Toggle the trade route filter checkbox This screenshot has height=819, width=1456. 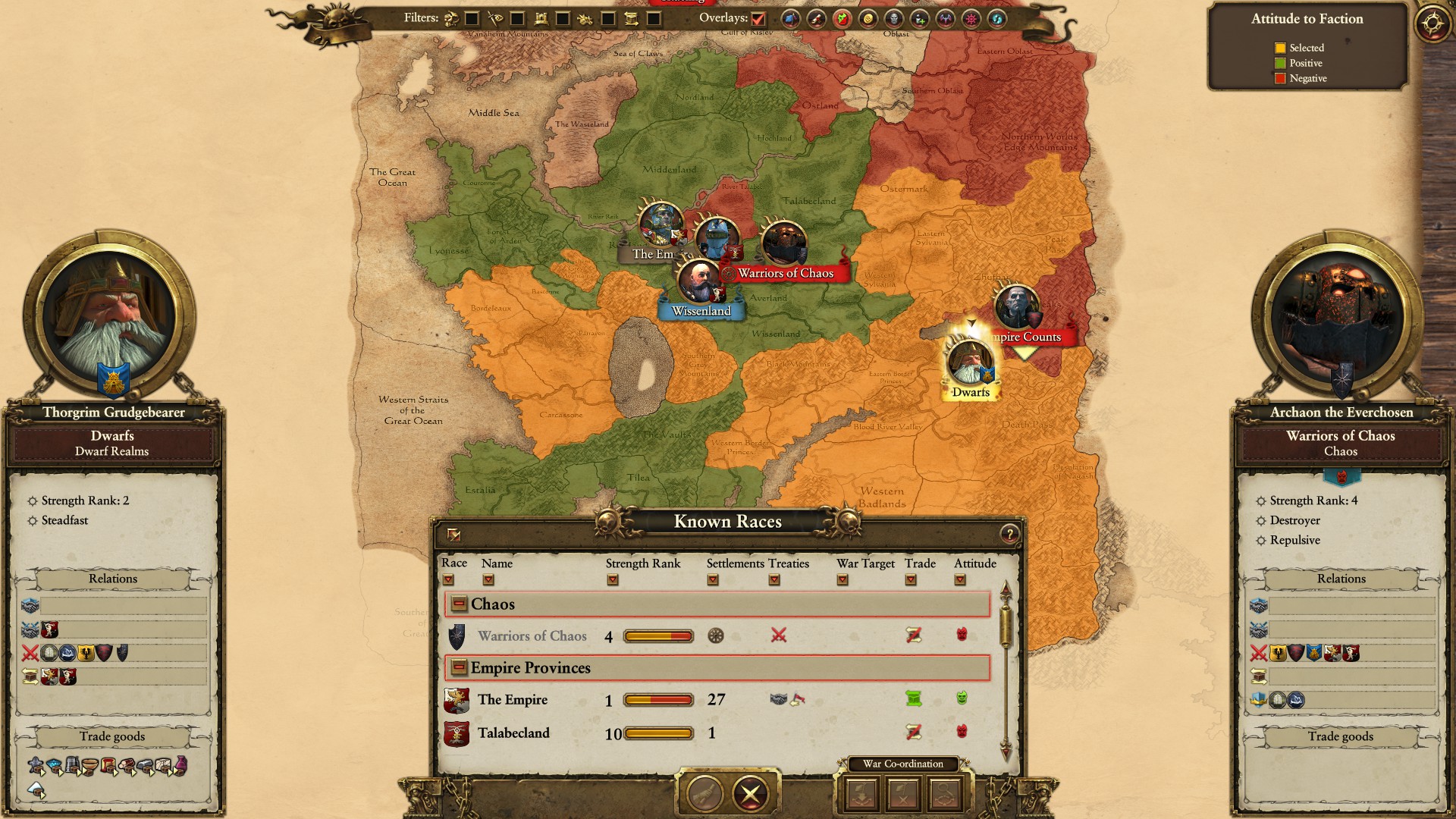(654, 19)
